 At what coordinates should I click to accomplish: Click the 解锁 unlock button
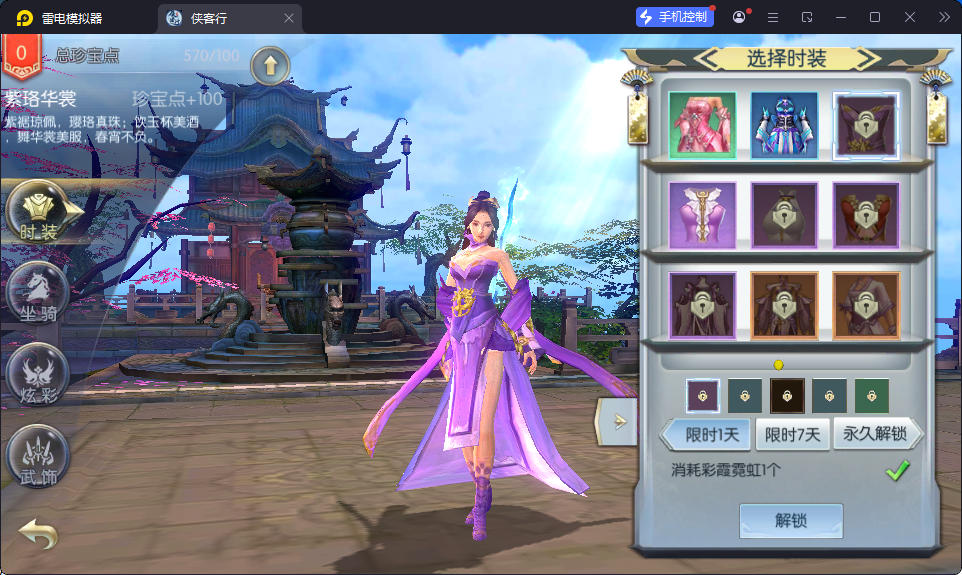[x=790, y=521]
